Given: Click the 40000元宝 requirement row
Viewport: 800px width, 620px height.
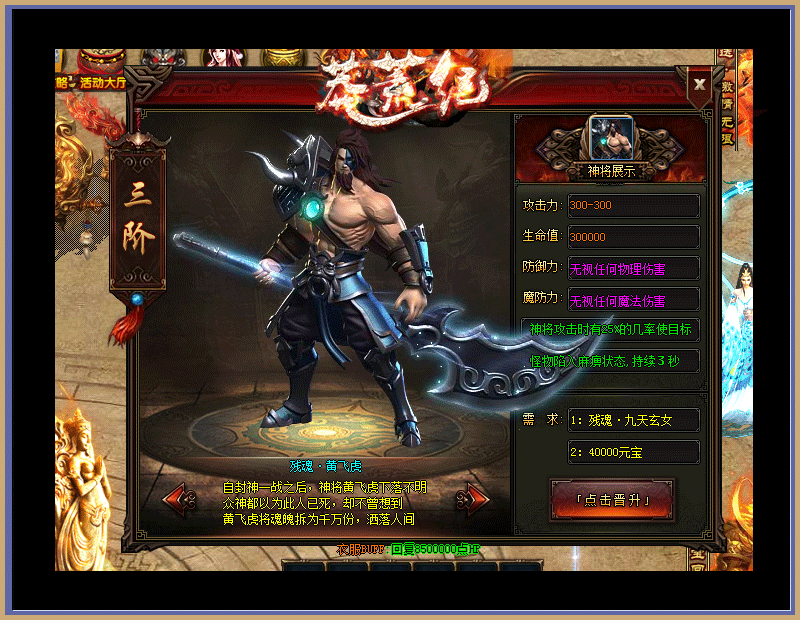Looking at the screenshot, I should tap(633, 452).
